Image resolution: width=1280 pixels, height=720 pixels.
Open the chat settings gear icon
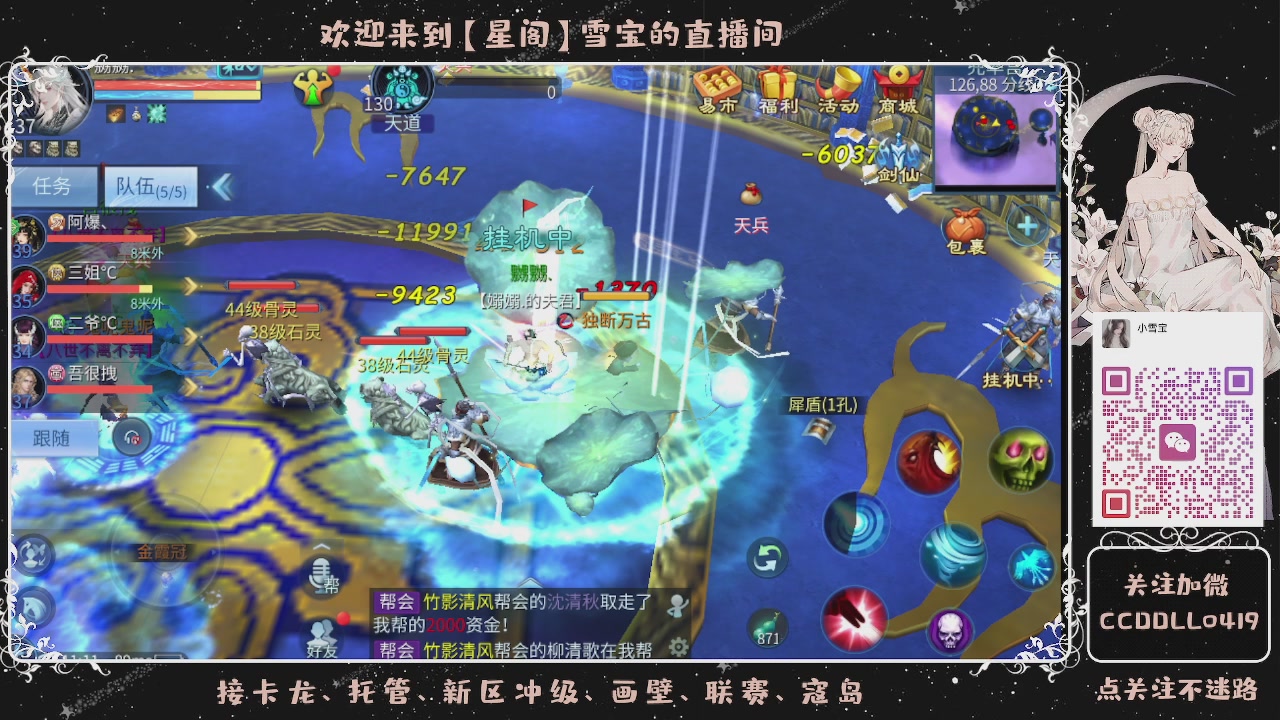point(678,648)
